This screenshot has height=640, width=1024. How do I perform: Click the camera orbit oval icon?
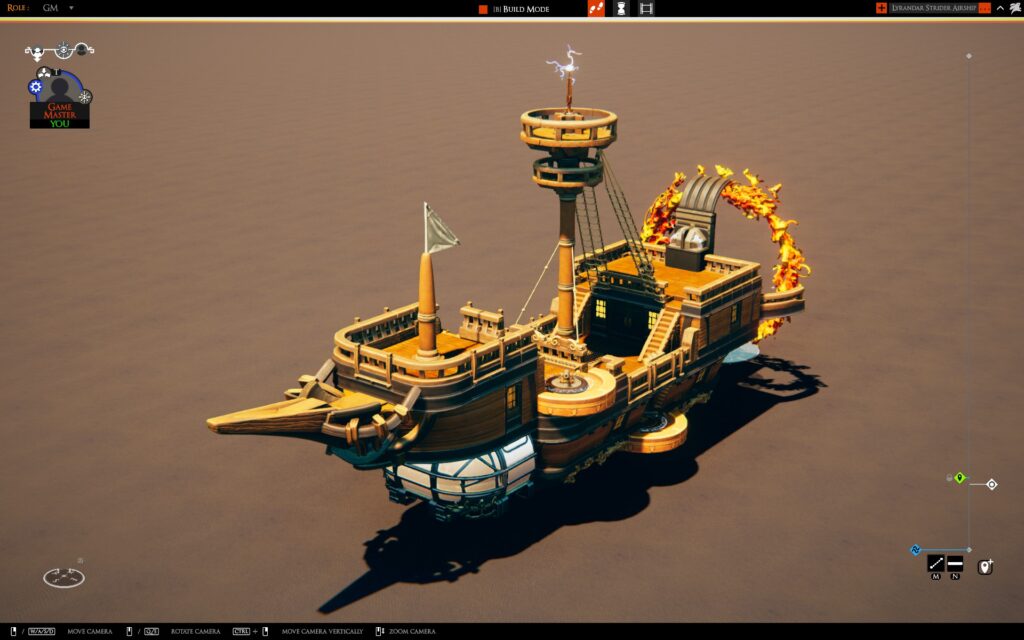[64, 577]
